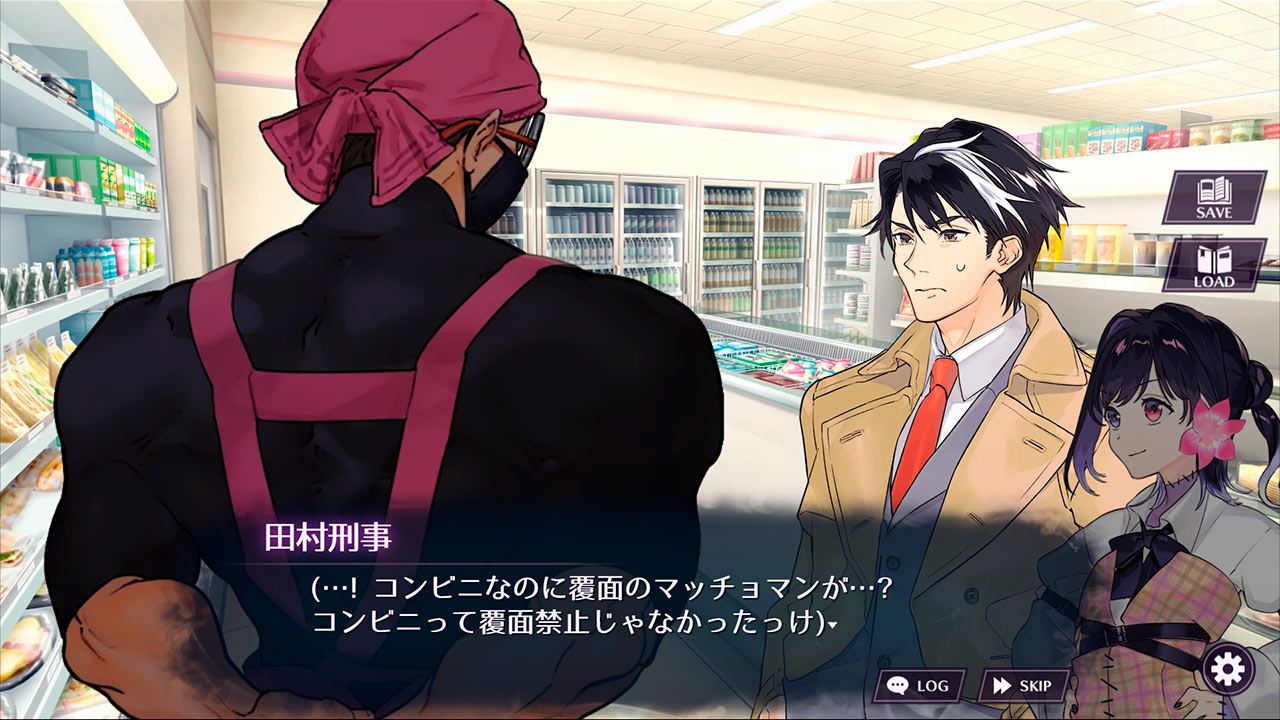The image size is (1280, 720).
Task: Advance the dialogue text arrow
Action: pyautogui.click(x=832, y=625)
